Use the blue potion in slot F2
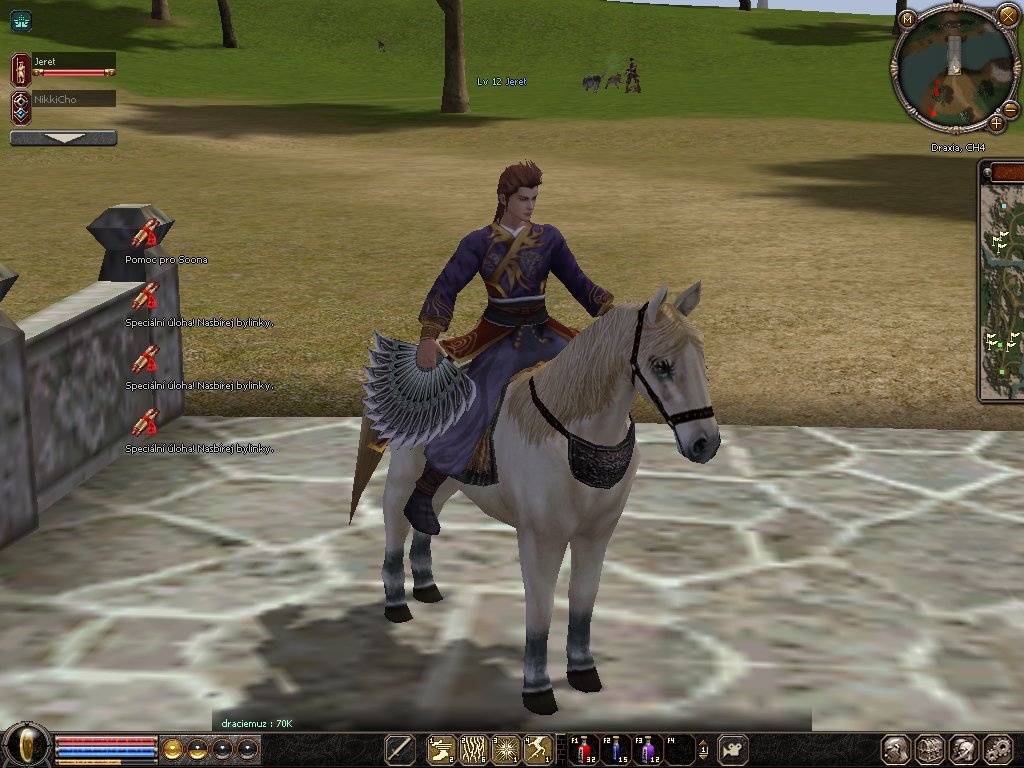This screenshot has height=768, width=1024. tap(616, 749)
